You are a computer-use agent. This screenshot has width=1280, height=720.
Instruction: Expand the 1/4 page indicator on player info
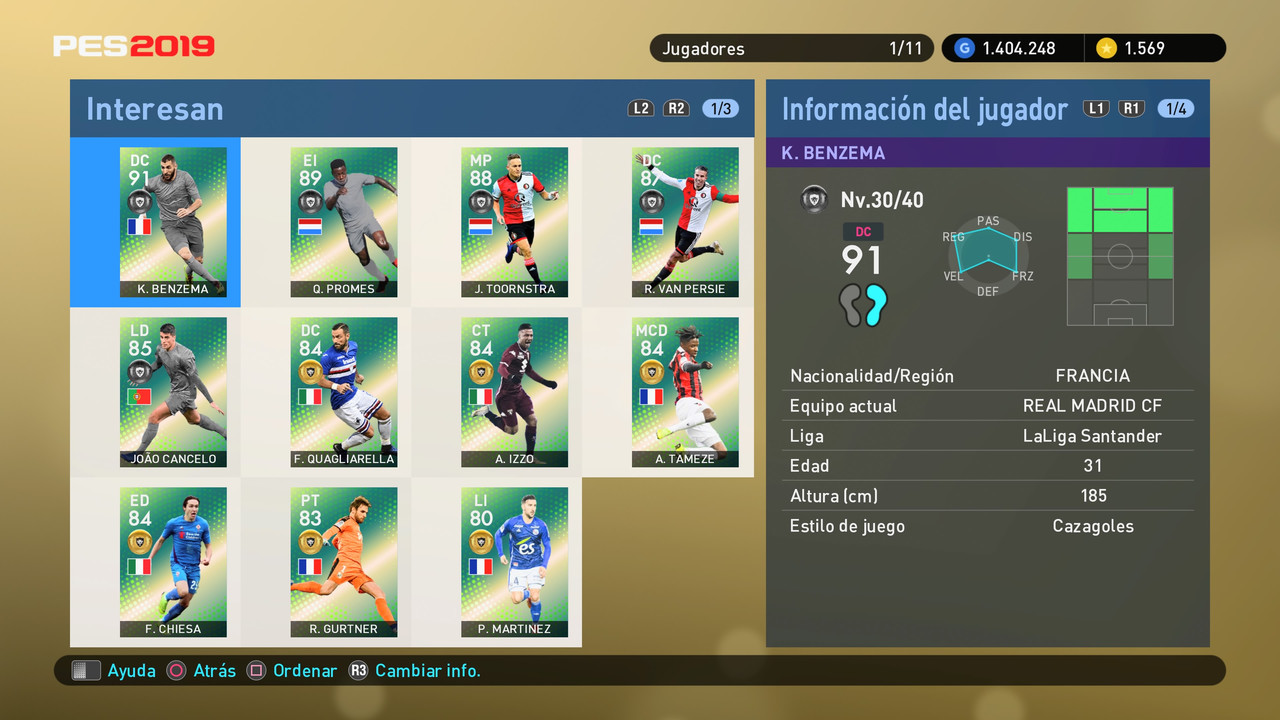tap(1176, 108)
